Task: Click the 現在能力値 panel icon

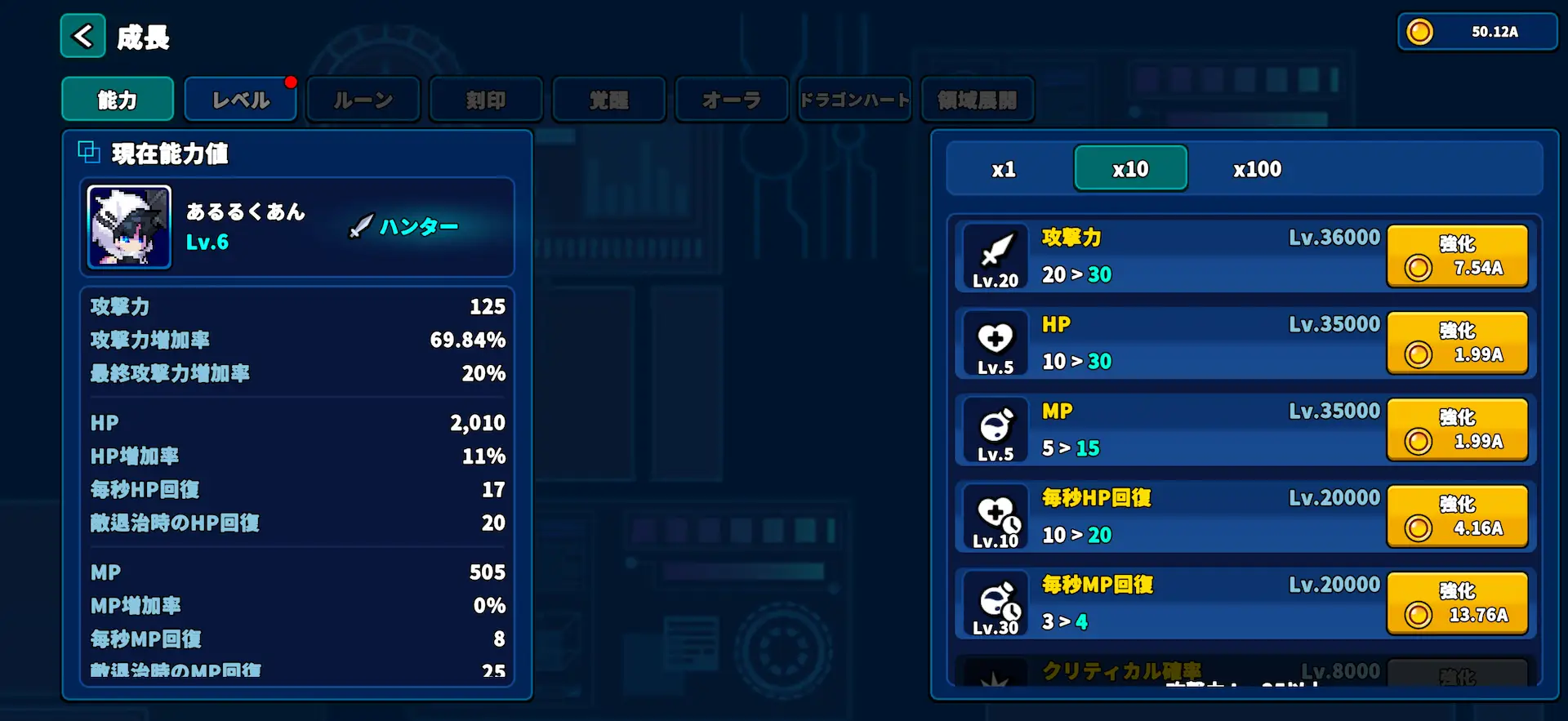Action: point(88,152)
